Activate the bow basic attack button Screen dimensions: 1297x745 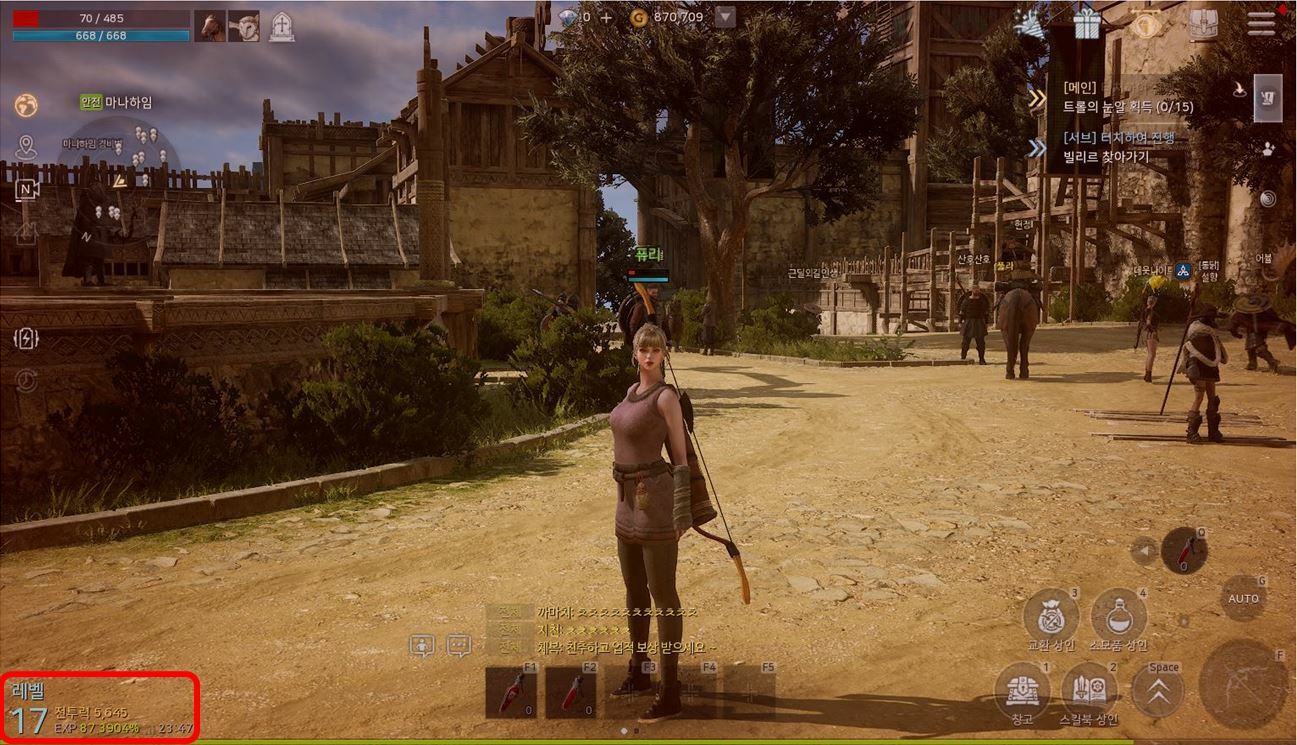pos(1243,685)
